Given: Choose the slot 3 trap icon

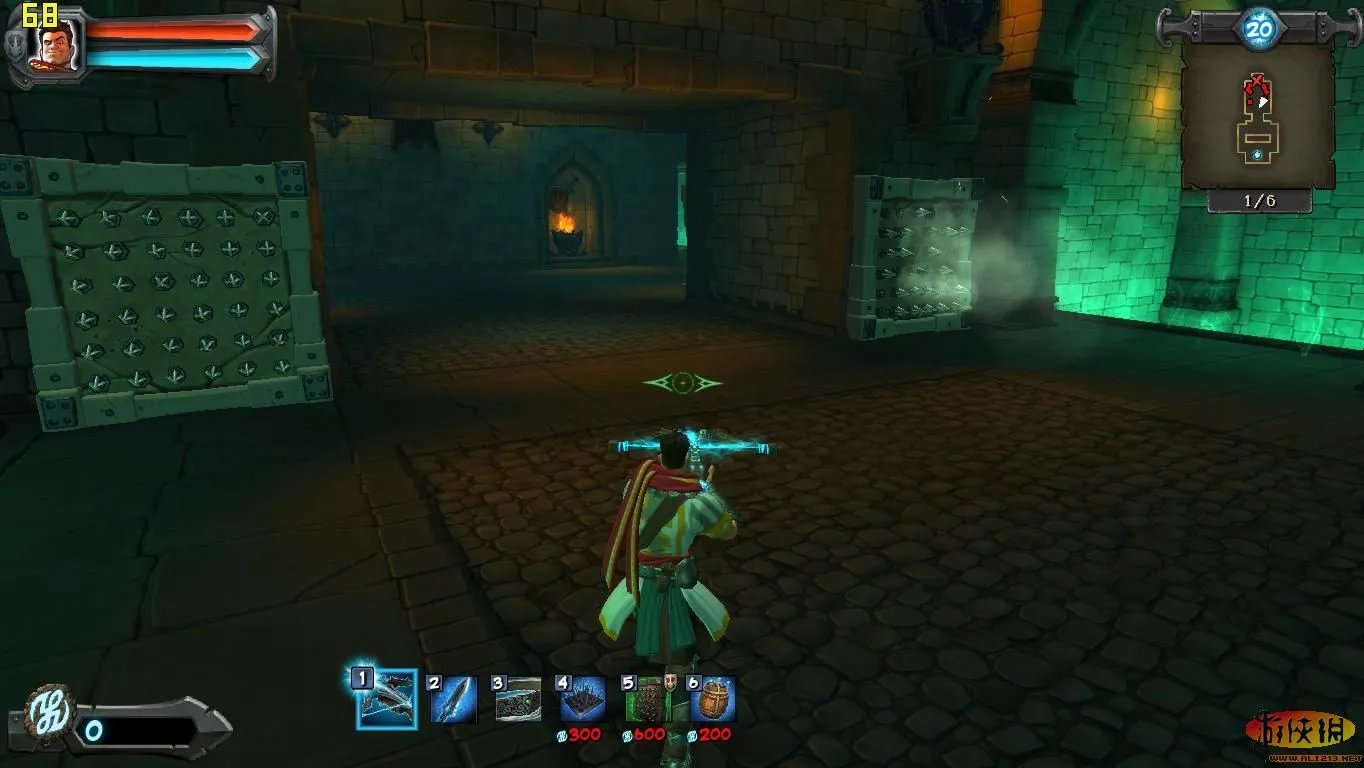Looking at the screenshot, I should [518, 699].
